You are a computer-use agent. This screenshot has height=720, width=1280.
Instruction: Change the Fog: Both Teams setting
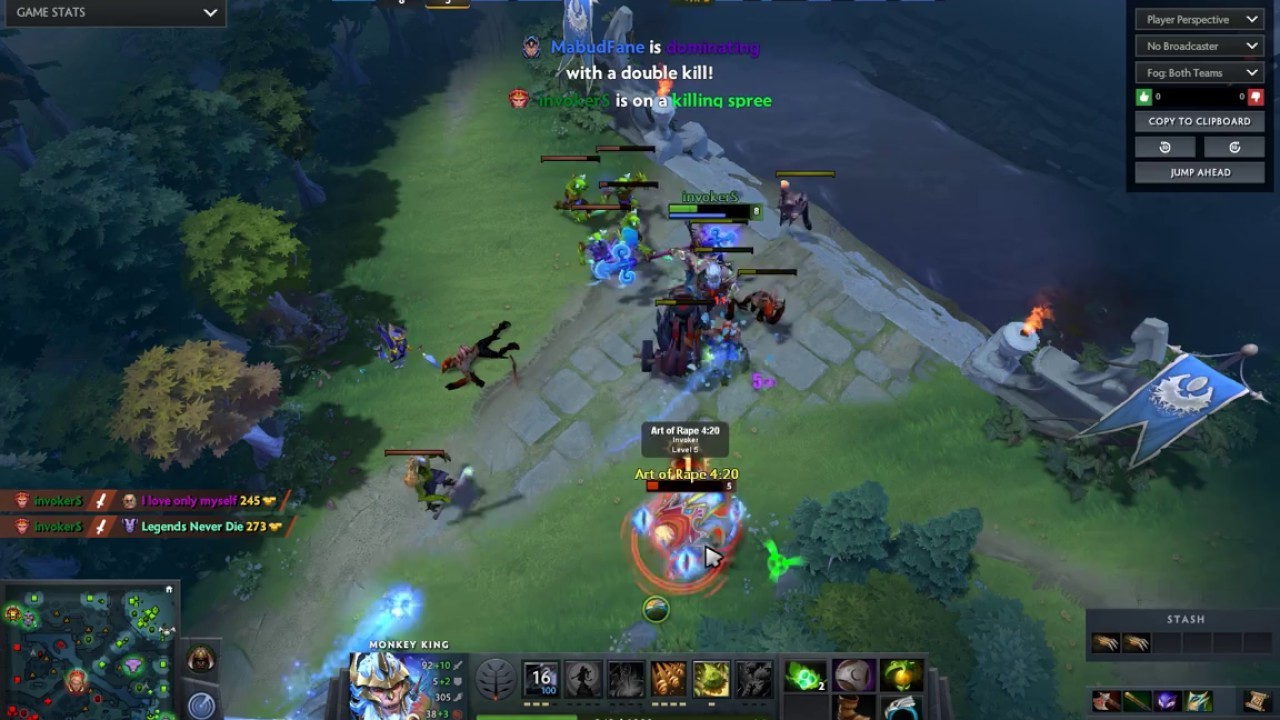[1197, 73]
